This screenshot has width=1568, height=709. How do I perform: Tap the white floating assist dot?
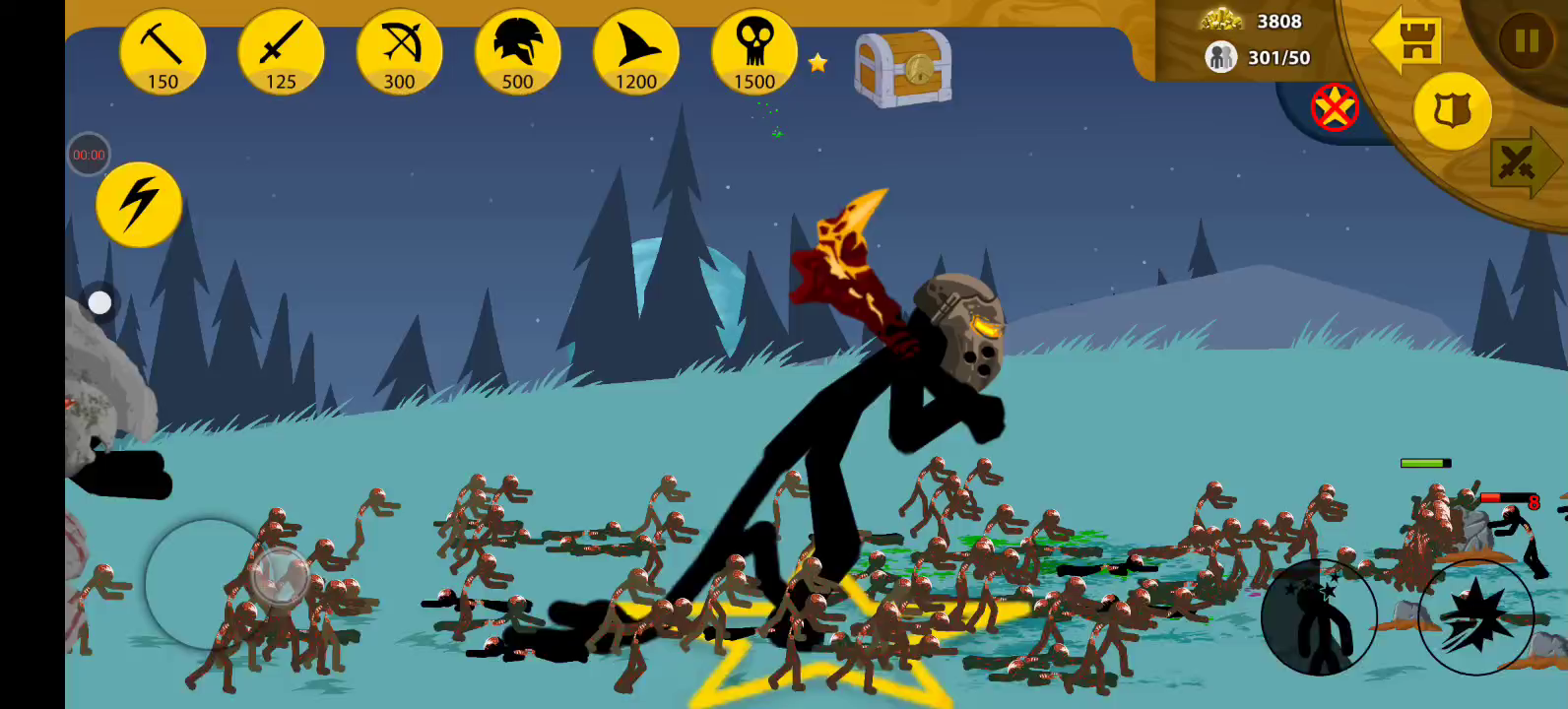click(x=99, y=302)
